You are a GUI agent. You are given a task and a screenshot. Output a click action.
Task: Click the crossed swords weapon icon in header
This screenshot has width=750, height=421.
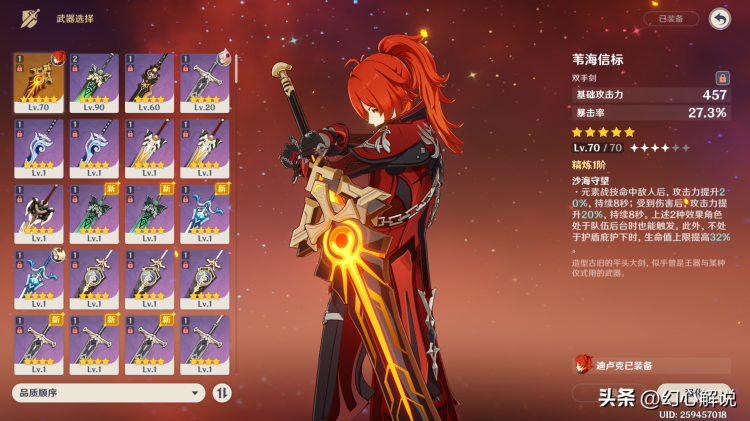(x=31, y=17)
